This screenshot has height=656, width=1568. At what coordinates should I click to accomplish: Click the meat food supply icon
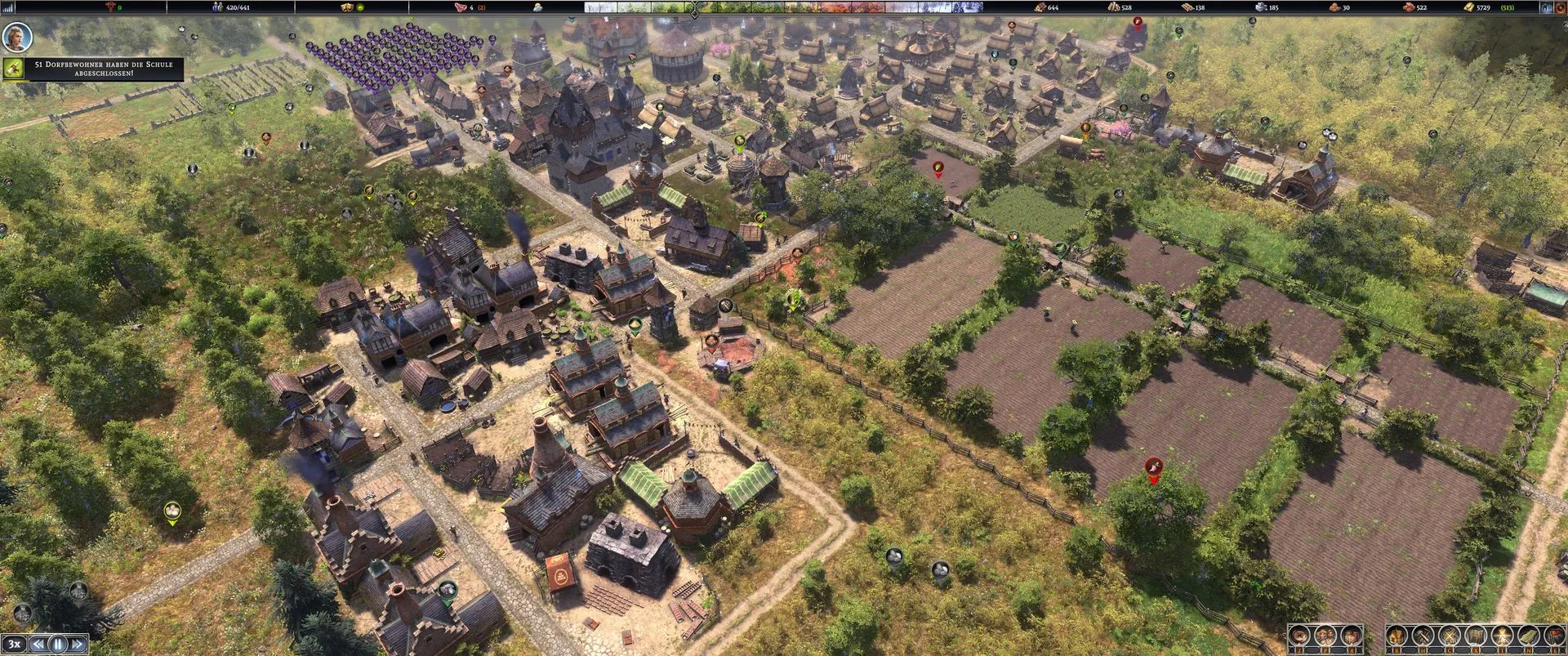(460, 7)
